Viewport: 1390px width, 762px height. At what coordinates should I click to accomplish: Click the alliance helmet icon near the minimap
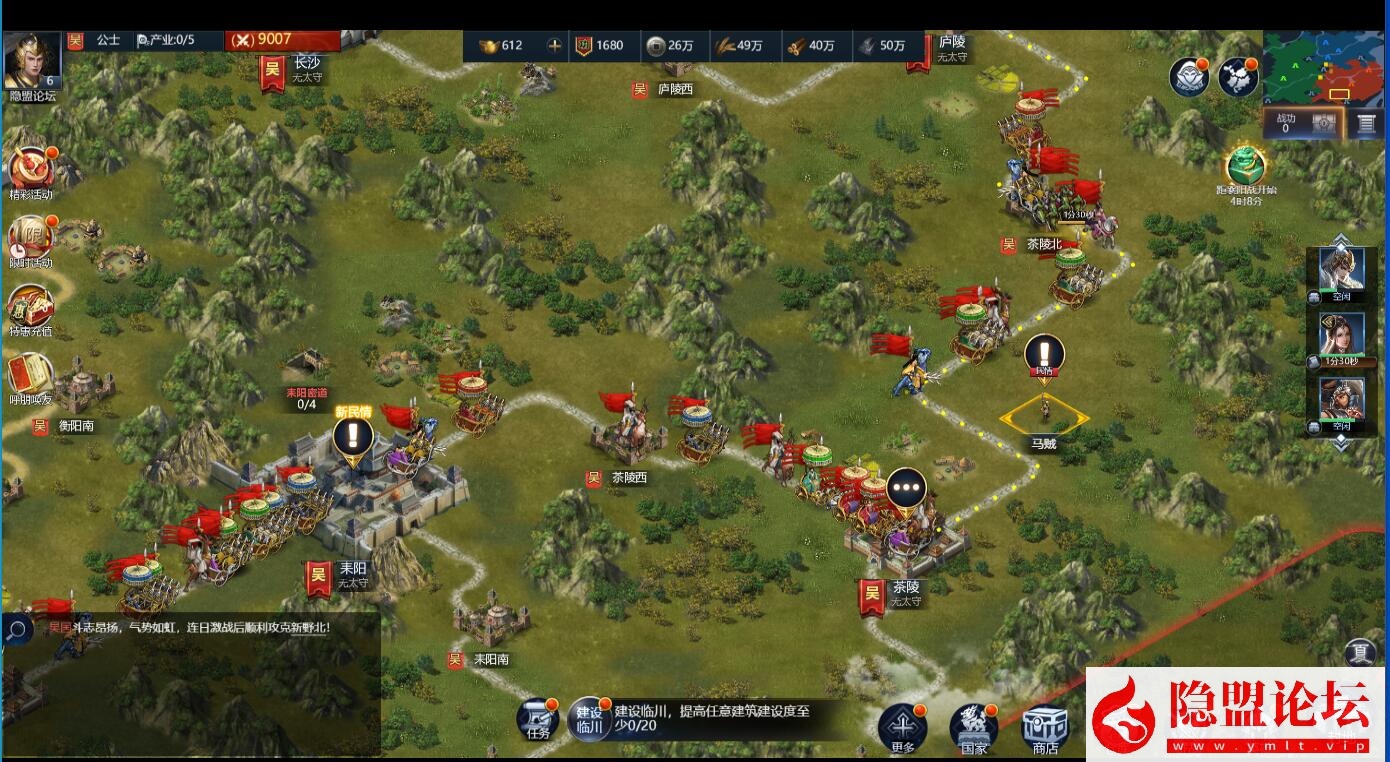[x=1188, y=75]
